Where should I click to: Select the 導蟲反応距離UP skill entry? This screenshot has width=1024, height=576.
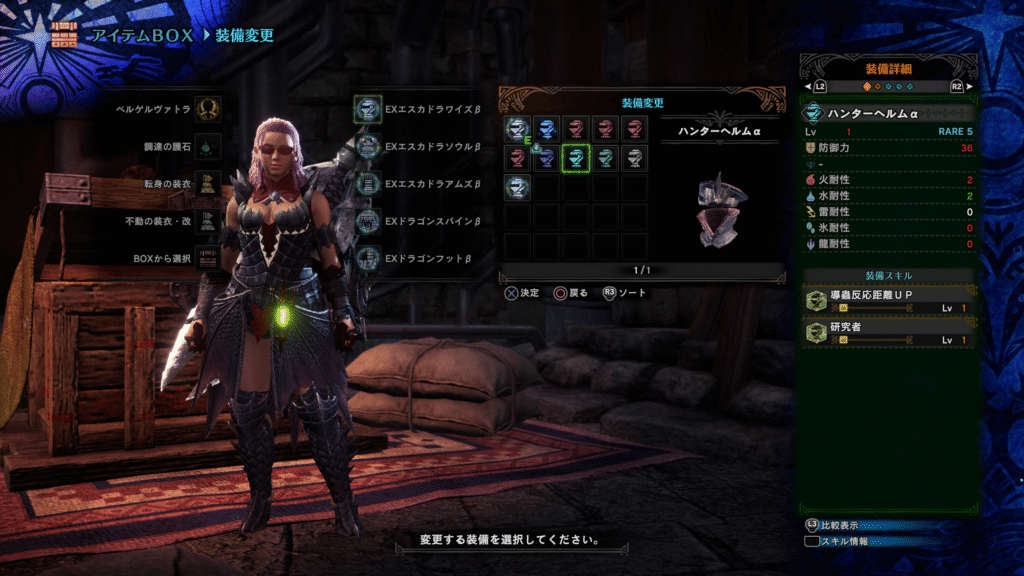coord(888,298)
